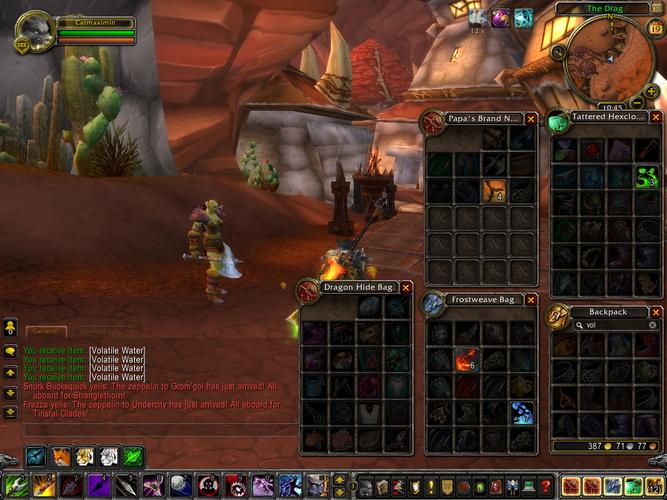
Task: Close the Backpack window
Action: click(x=656, y=312)
